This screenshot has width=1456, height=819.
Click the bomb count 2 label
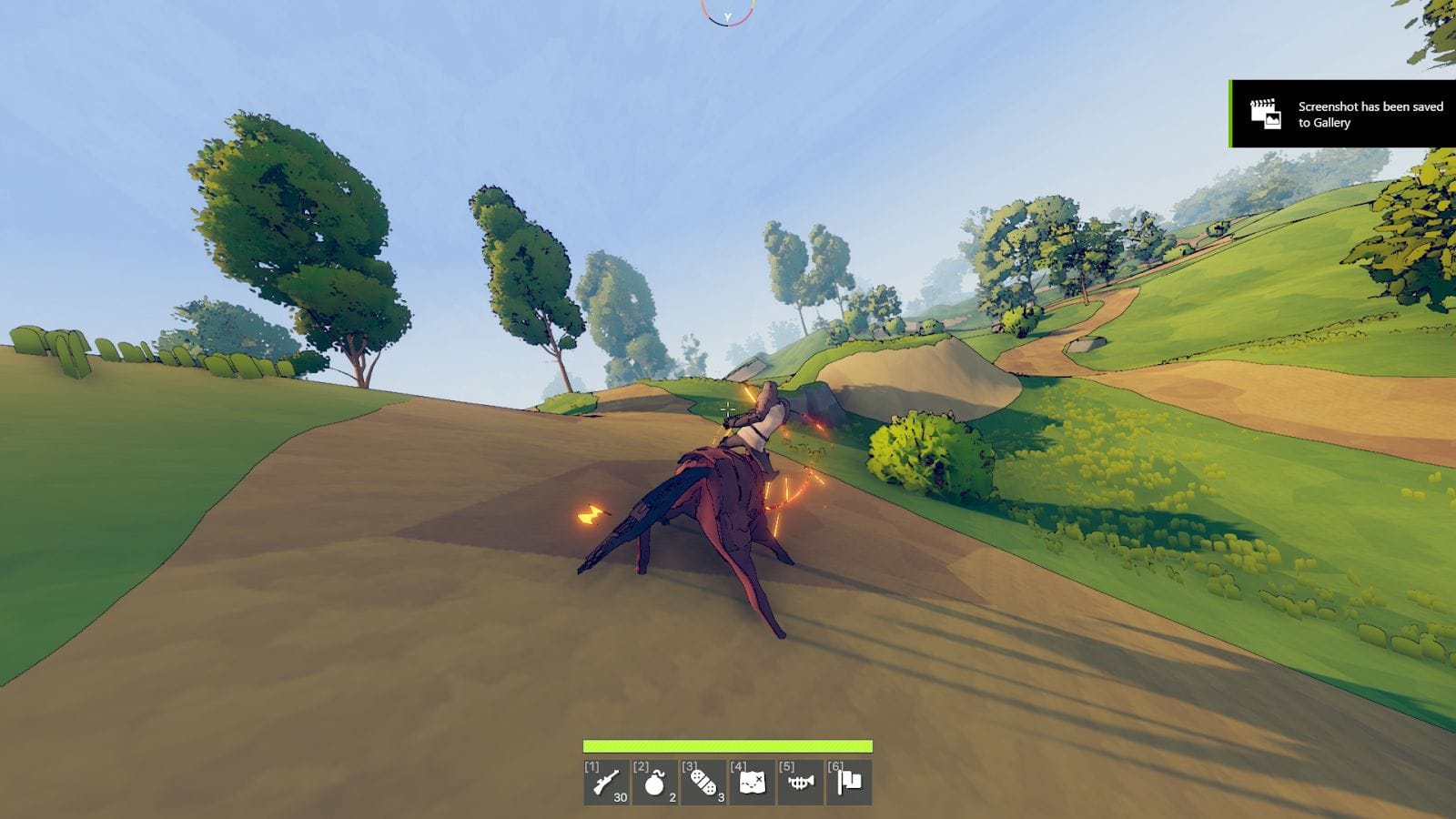click(671, 799)
